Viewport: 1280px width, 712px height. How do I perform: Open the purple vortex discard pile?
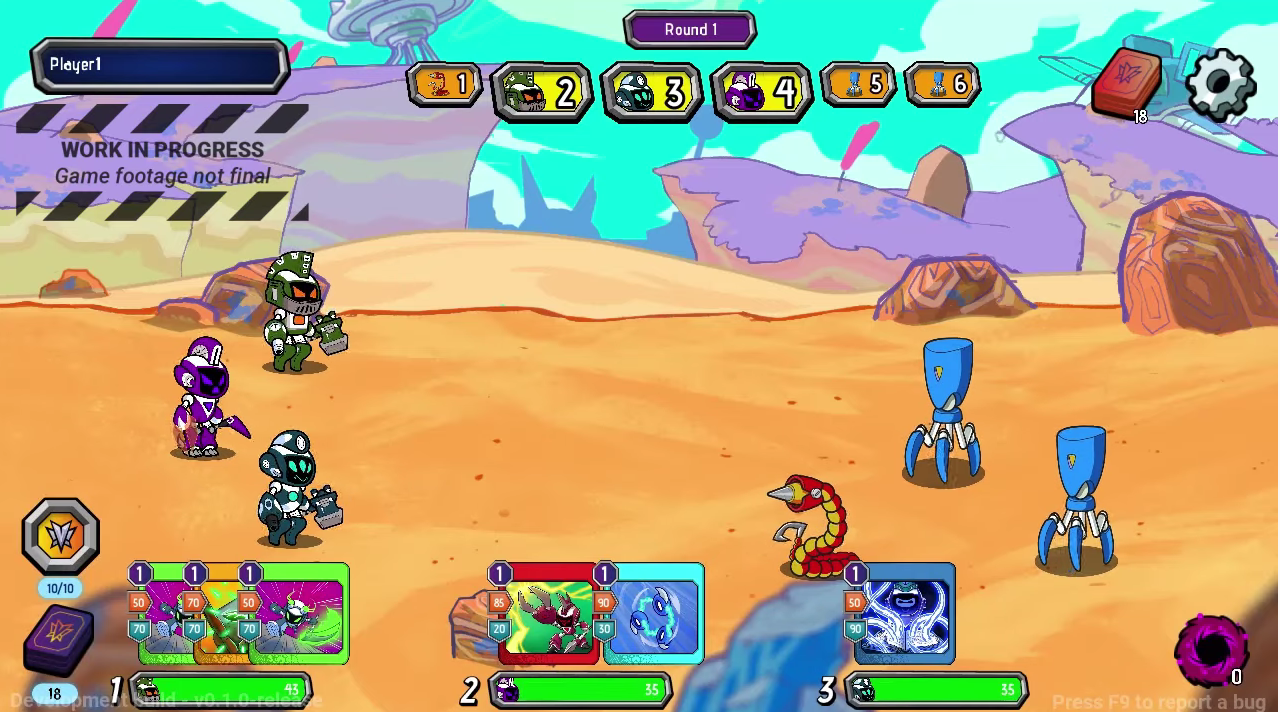[1210, 649]
